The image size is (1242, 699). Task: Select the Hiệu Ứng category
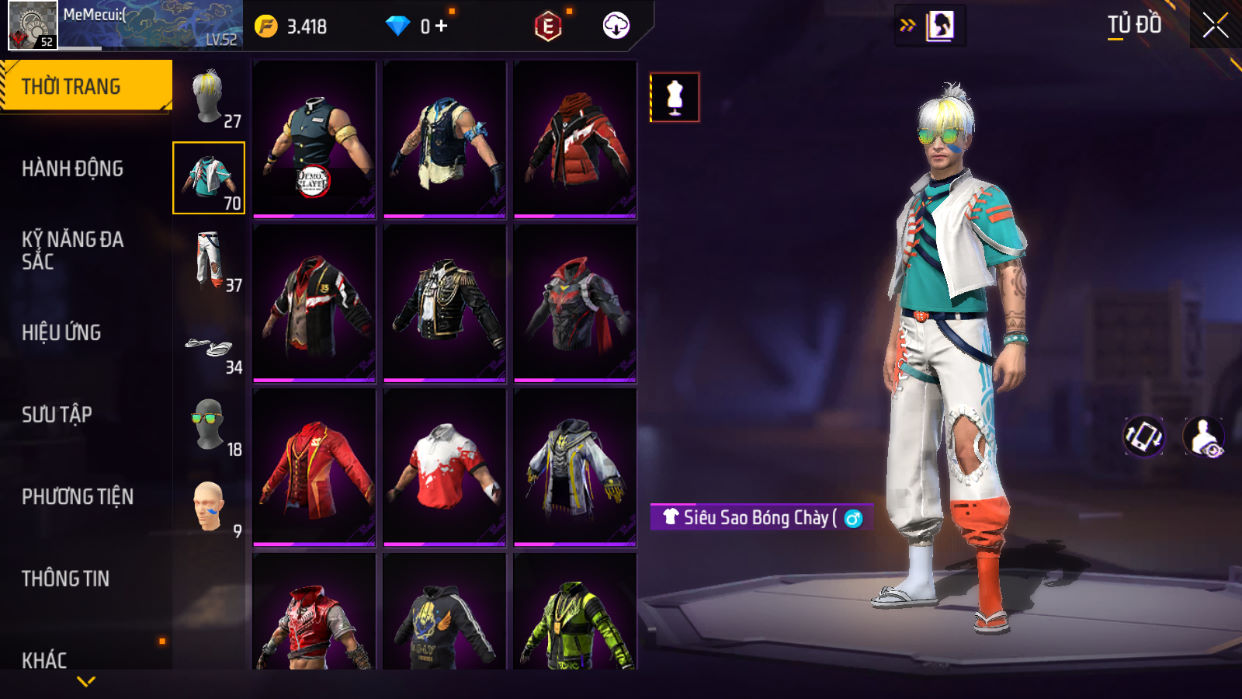point(62,333)
